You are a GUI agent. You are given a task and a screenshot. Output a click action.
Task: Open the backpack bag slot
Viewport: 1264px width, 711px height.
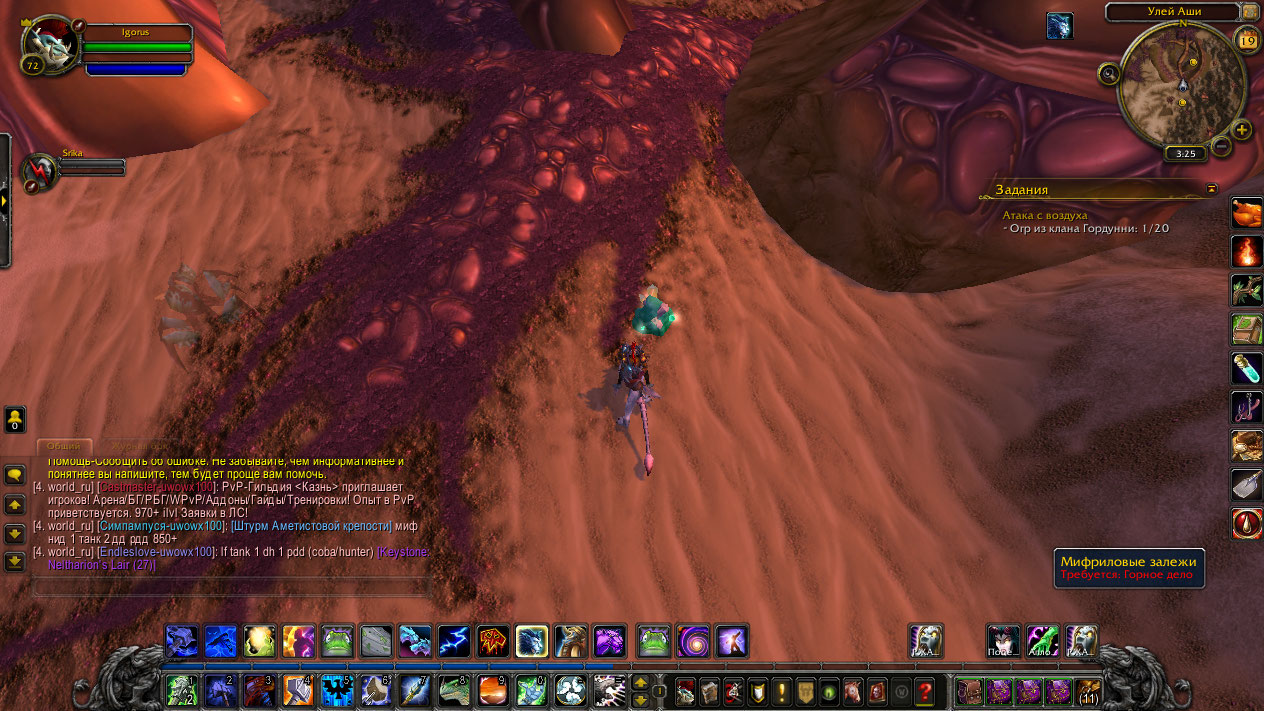coord(1088,691)
